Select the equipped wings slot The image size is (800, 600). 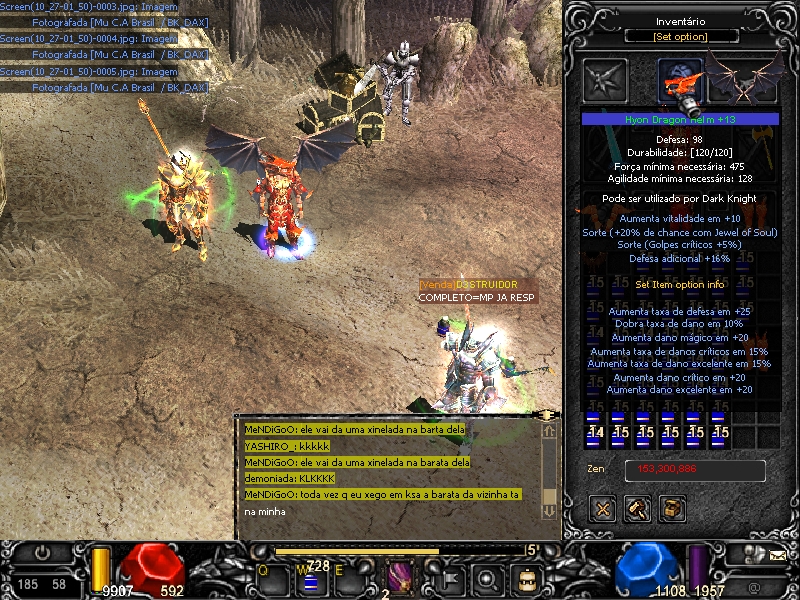point(742,78)
